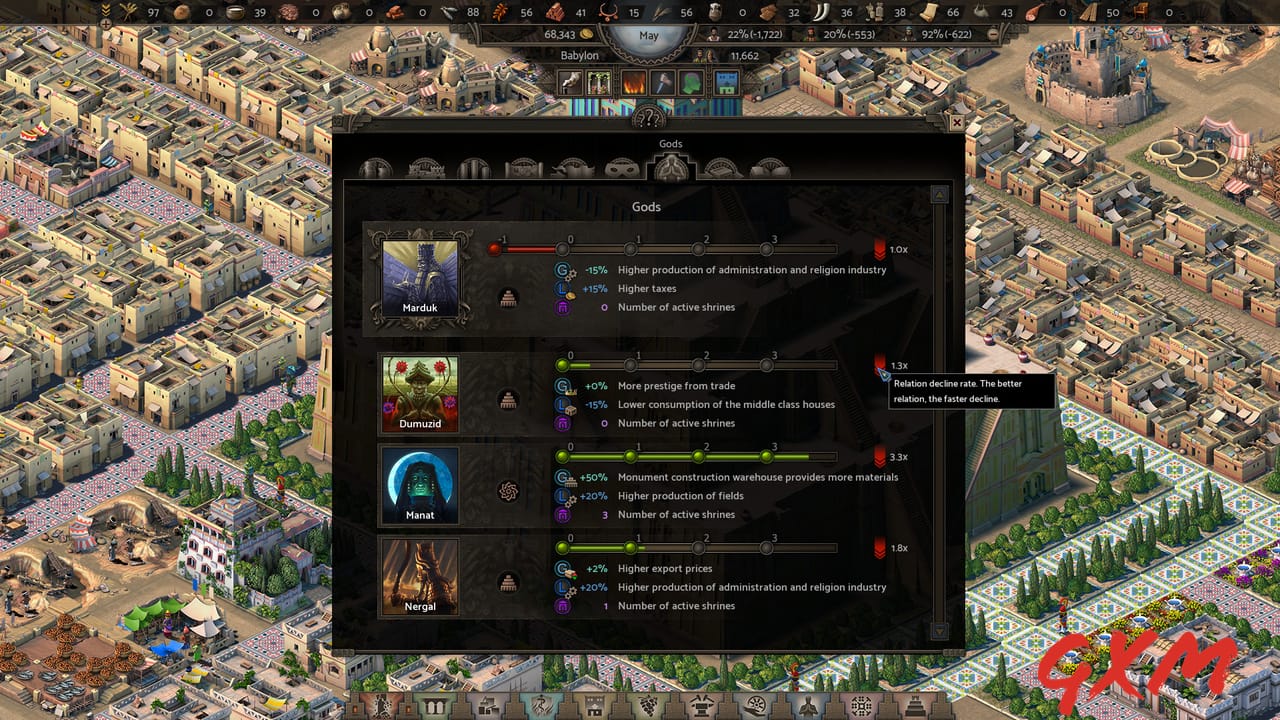This screenshot has height=720, width=1280.
Task: Open the Gods tab in the dialog
Action: [670, 167]
